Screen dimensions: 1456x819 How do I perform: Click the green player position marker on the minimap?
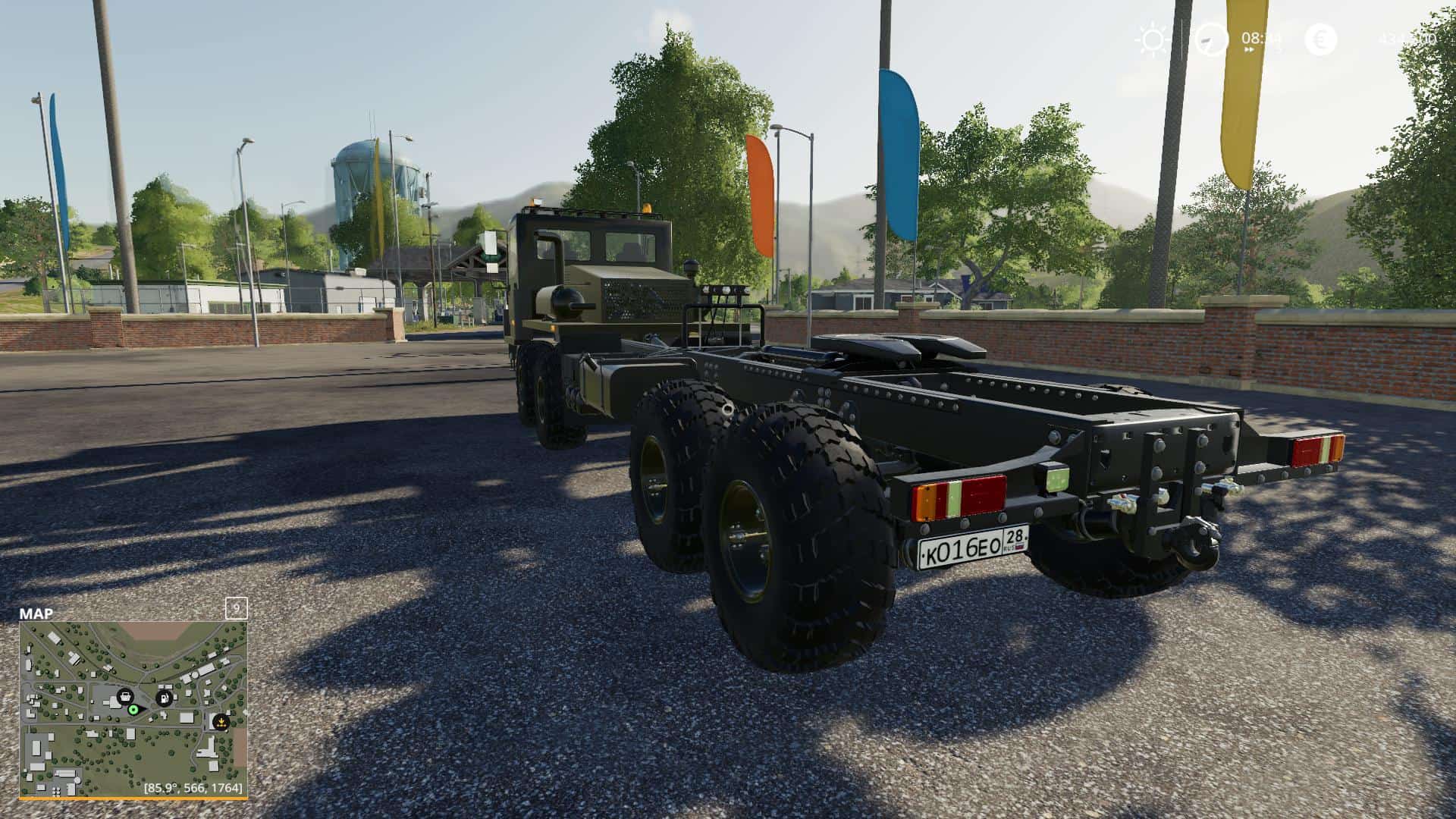pos(135,711)
